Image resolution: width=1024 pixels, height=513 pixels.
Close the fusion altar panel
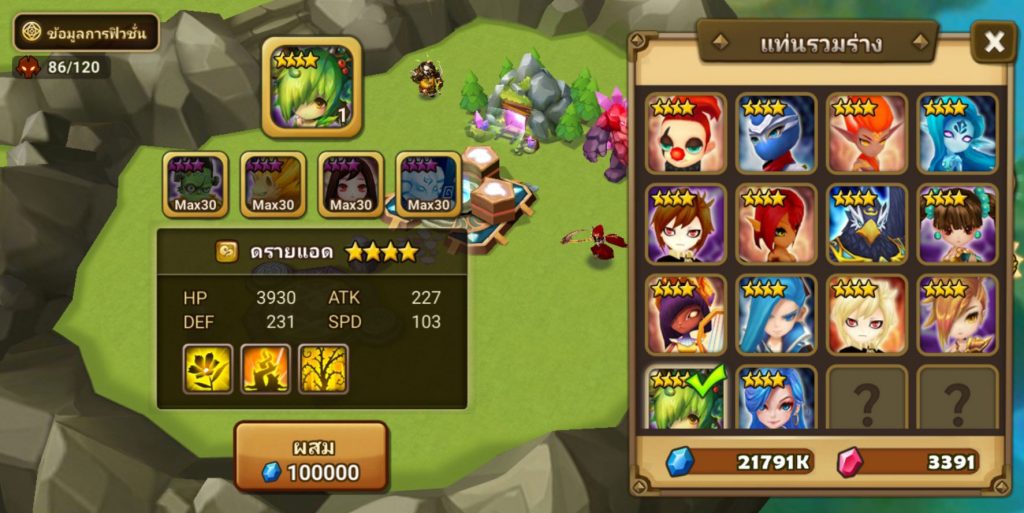coord(994,42)
